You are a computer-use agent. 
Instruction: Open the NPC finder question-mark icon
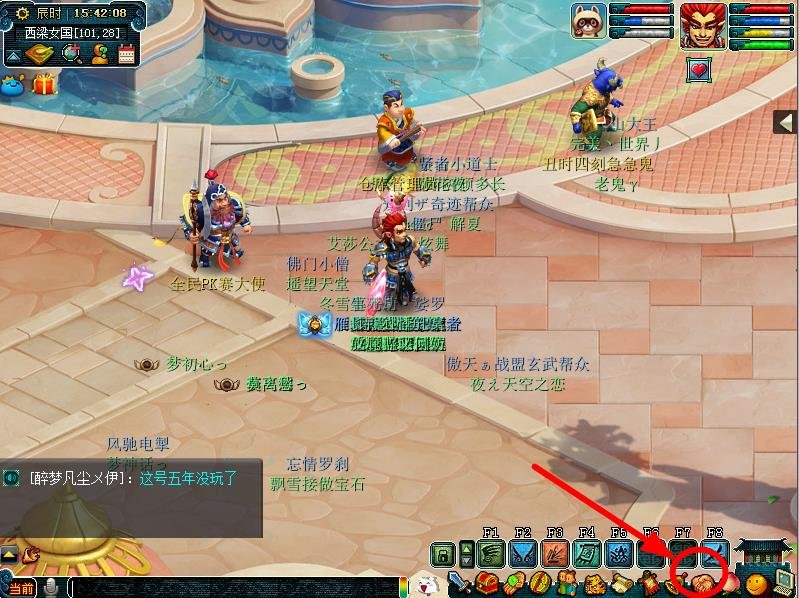click(99, 54)
